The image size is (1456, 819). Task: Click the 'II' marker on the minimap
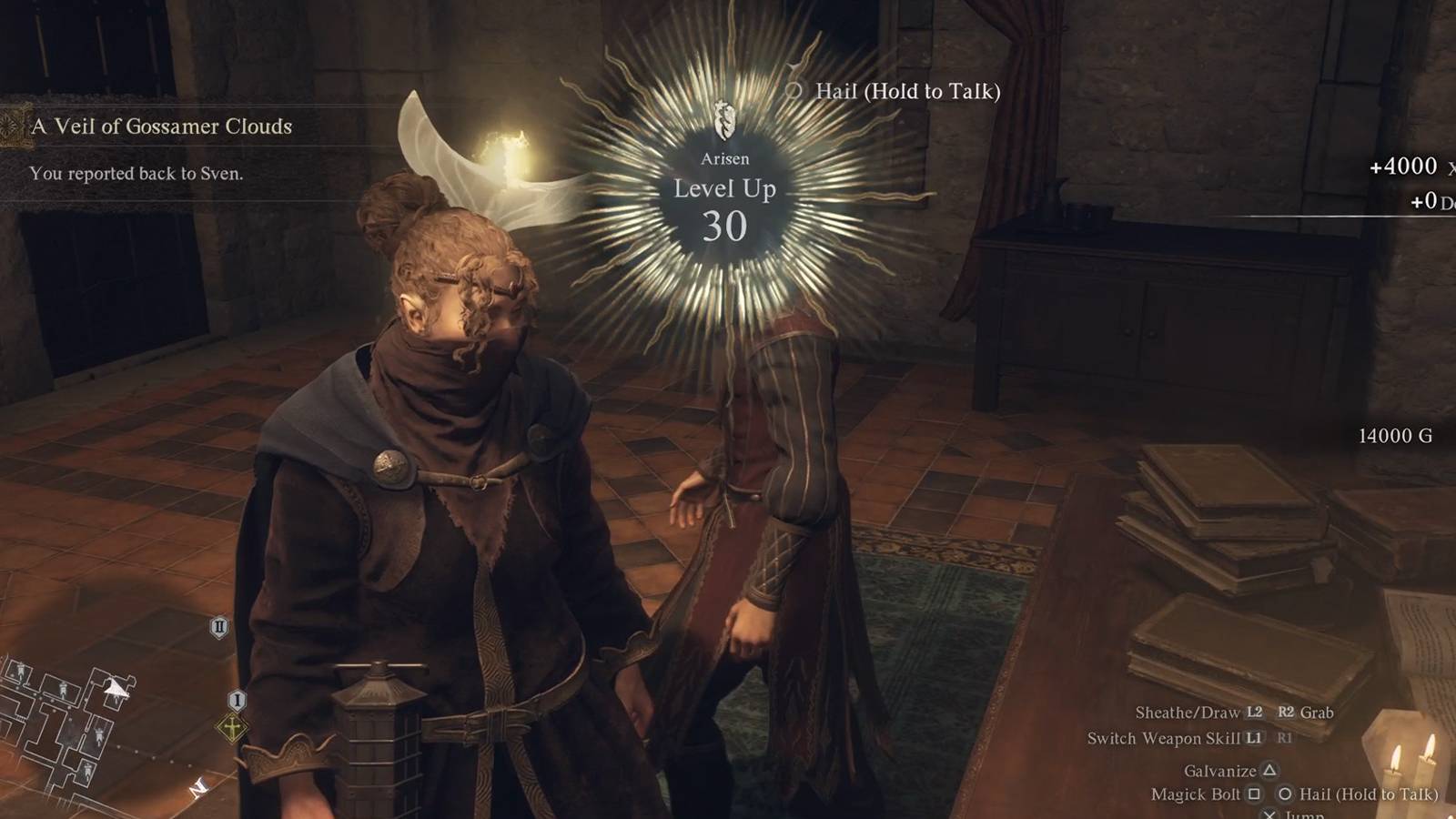220,627
